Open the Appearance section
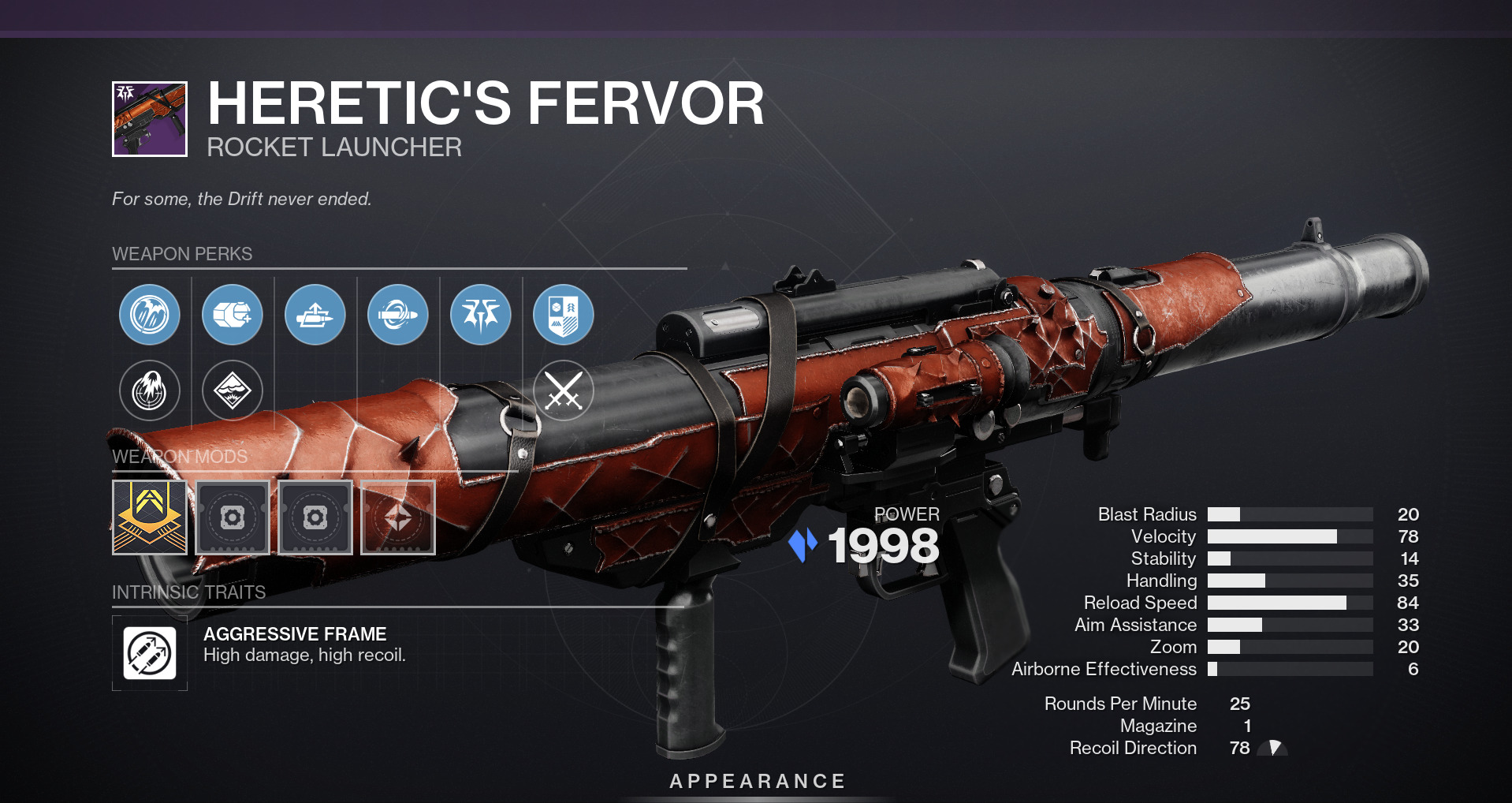The width and height of the screenshot is (1512, 803). coord(757,781)
